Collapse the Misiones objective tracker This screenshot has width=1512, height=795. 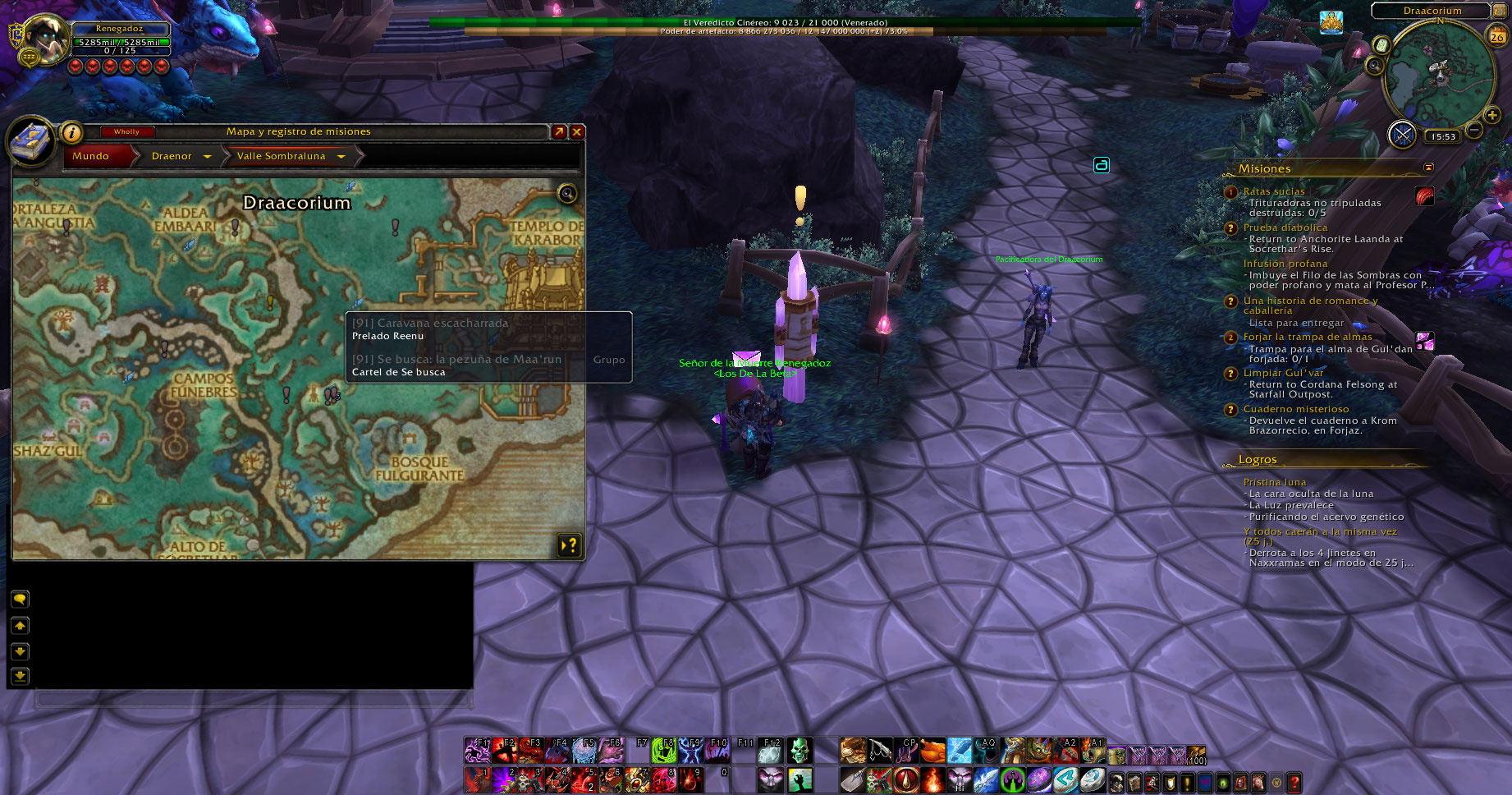coord(1428,168)
